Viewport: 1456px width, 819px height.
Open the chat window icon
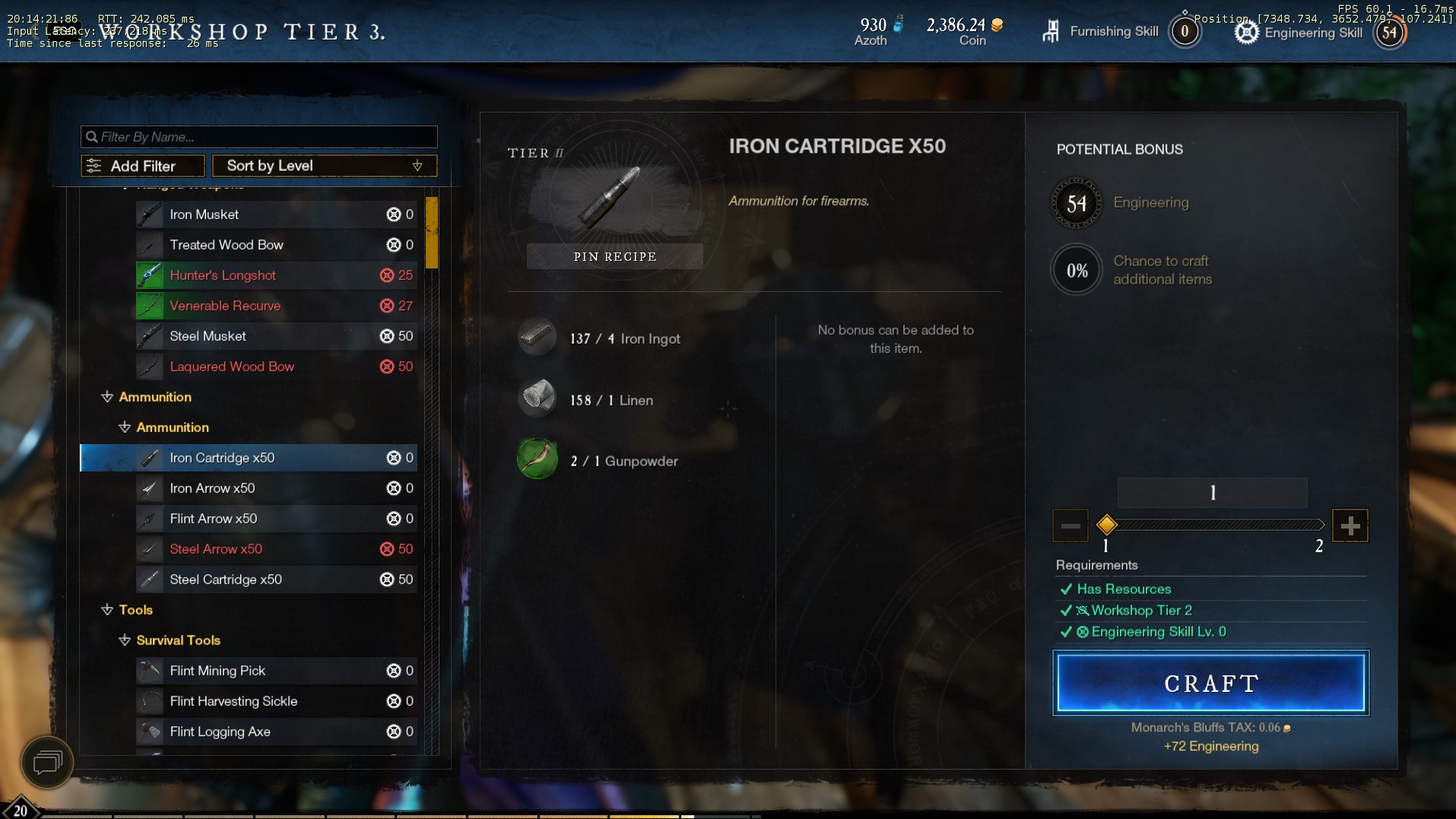pyautogui.click(x=47, y=761)
